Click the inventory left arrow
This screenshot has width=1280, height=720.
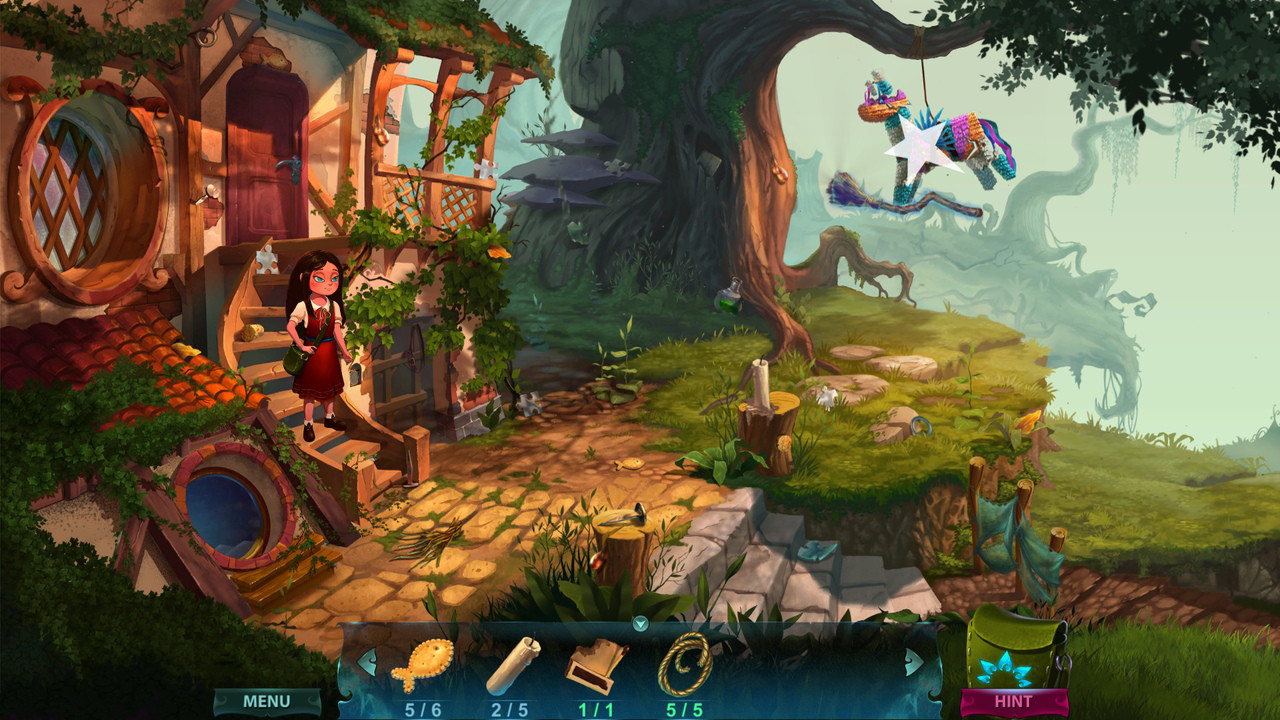pos(367,661)
